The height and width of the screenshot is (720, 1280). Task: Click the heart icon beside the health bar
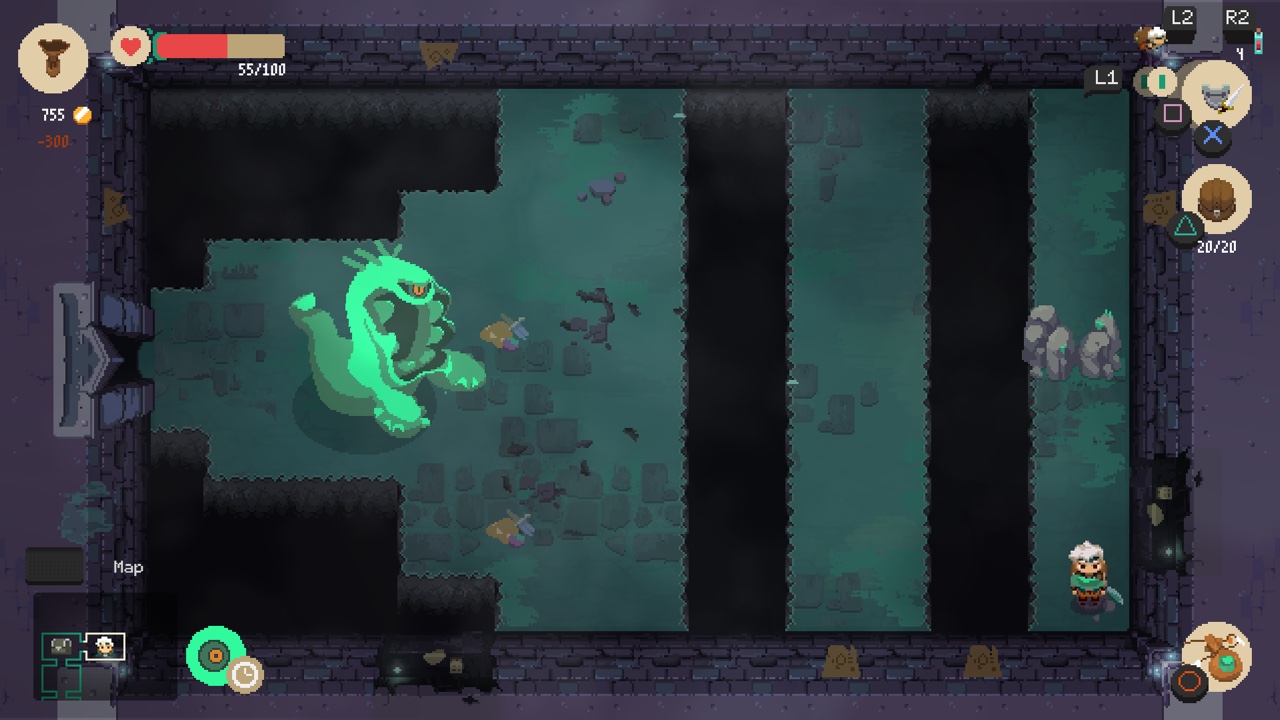coord(129,46)
